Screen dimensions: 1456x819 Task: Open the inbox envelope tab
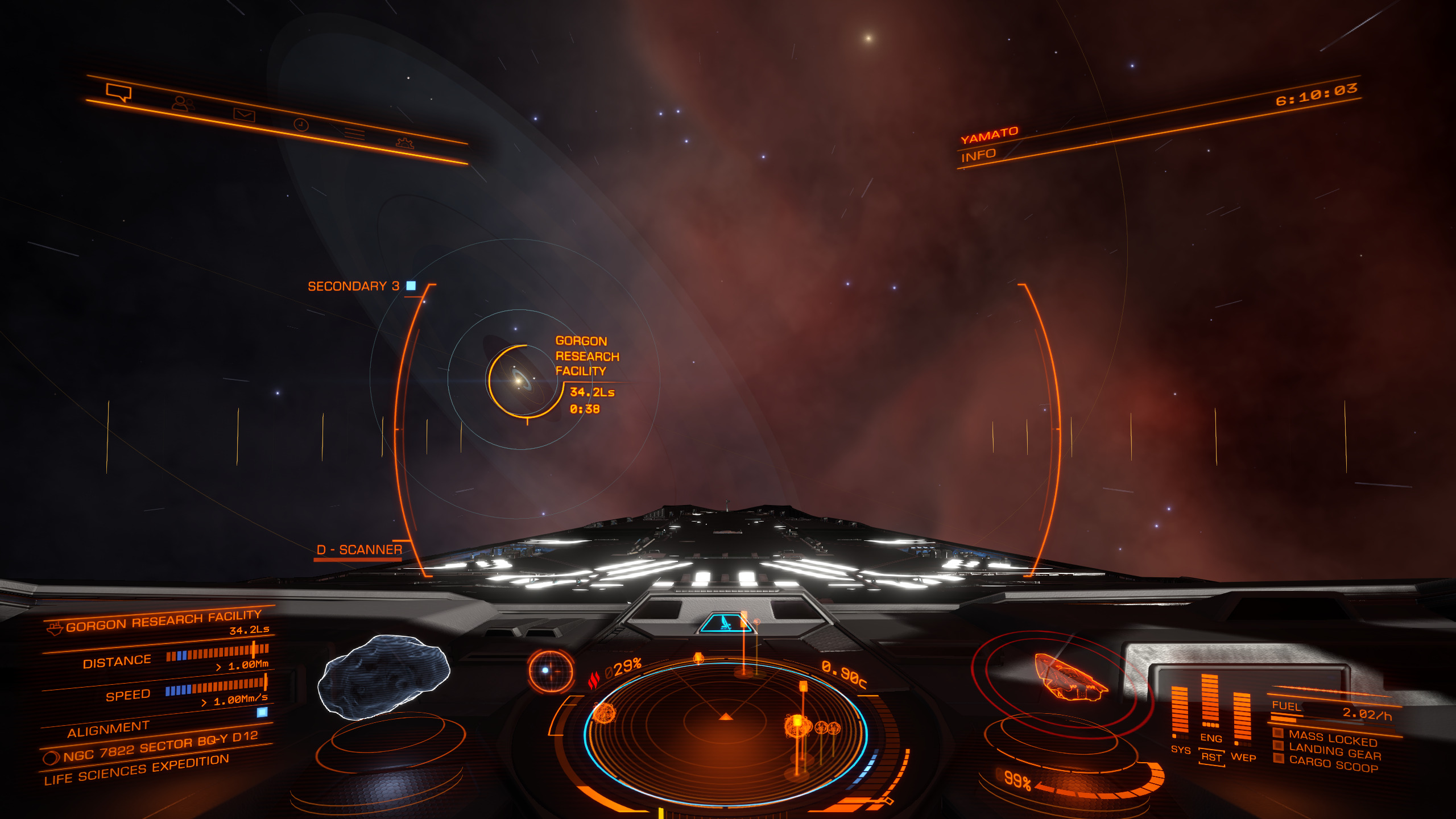(244, 115)
